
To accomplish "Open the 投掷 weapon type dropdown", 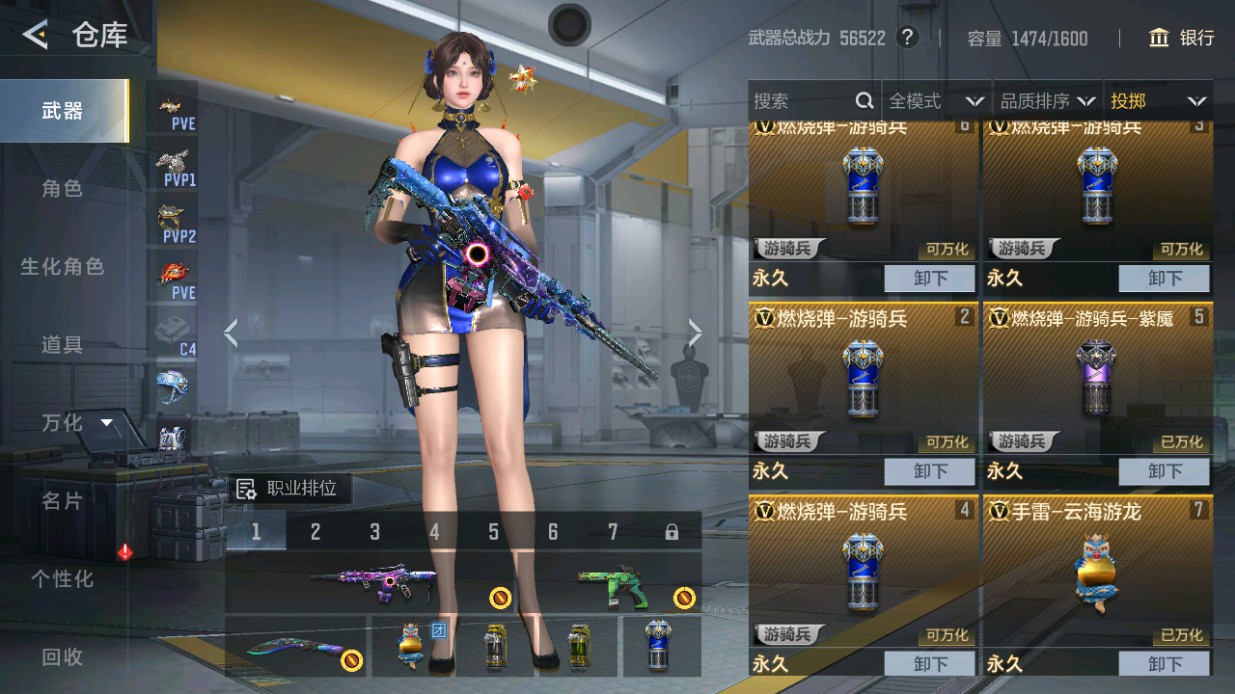I will 1157,101.
